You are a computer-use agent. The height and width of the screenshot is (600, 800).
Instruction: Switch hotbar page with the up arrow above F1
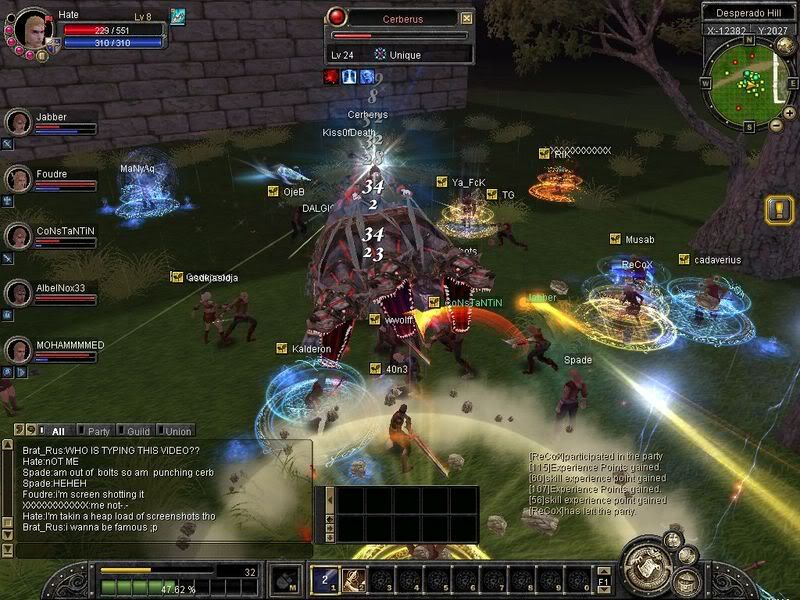point(604,570)
